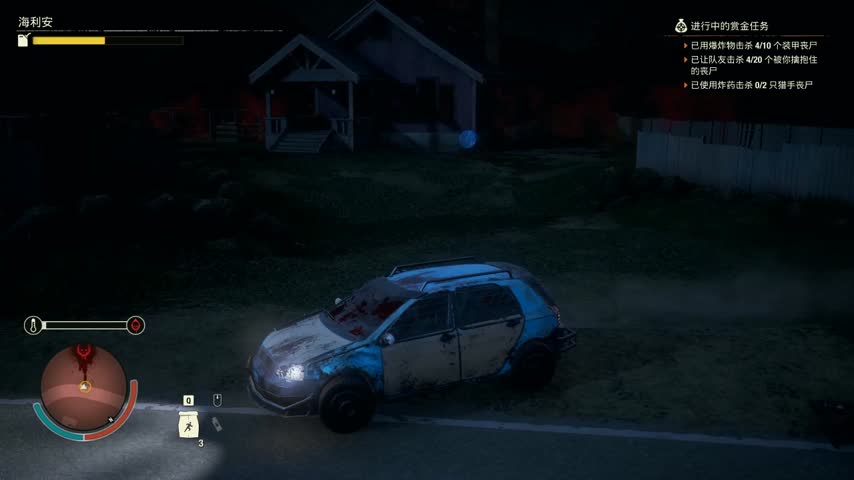Screen dimensions: 854x480
Task: Click the red zombie threat icon
Action: tap(136, 325)
